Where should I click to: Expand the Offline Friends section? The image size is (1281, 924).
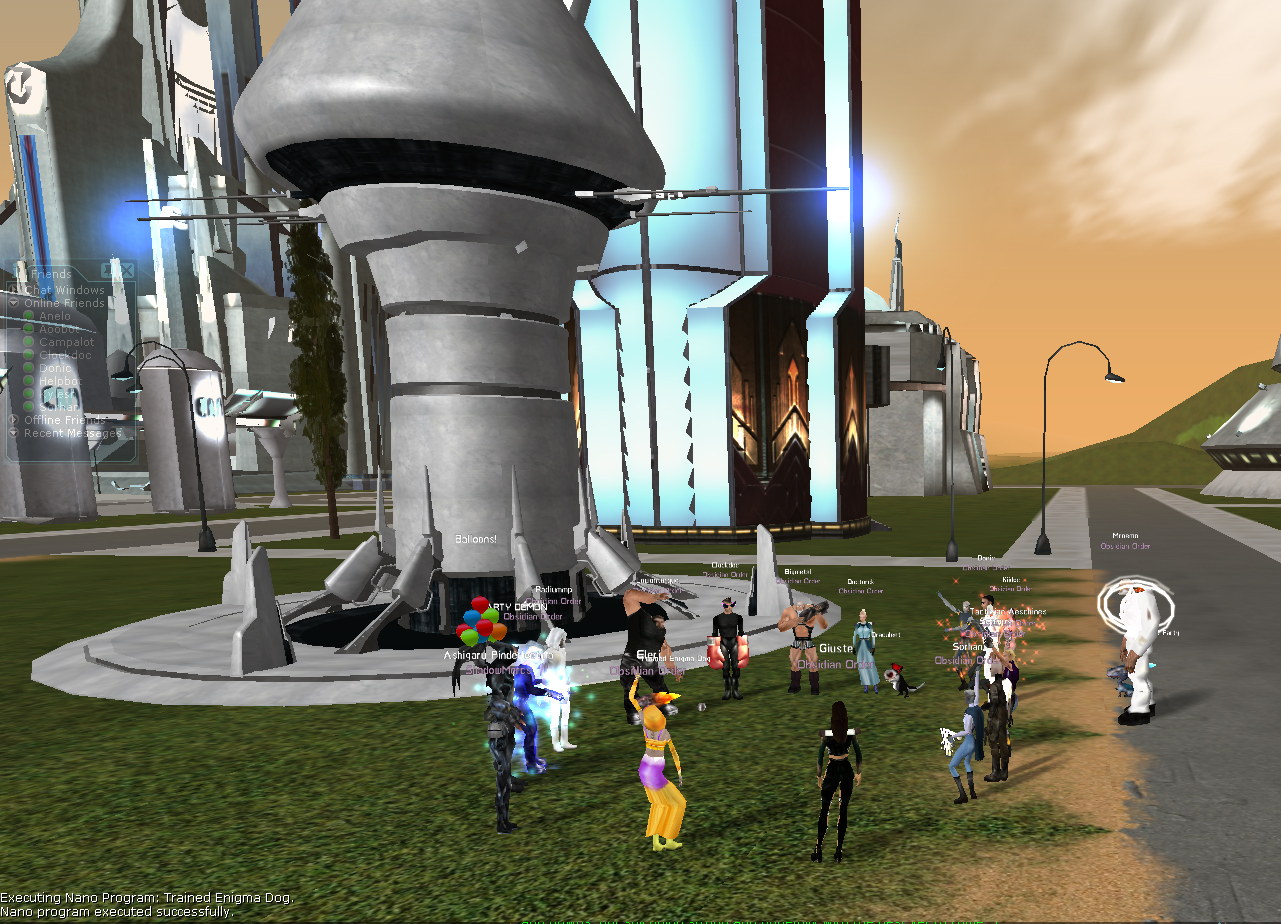pos(14,420)
